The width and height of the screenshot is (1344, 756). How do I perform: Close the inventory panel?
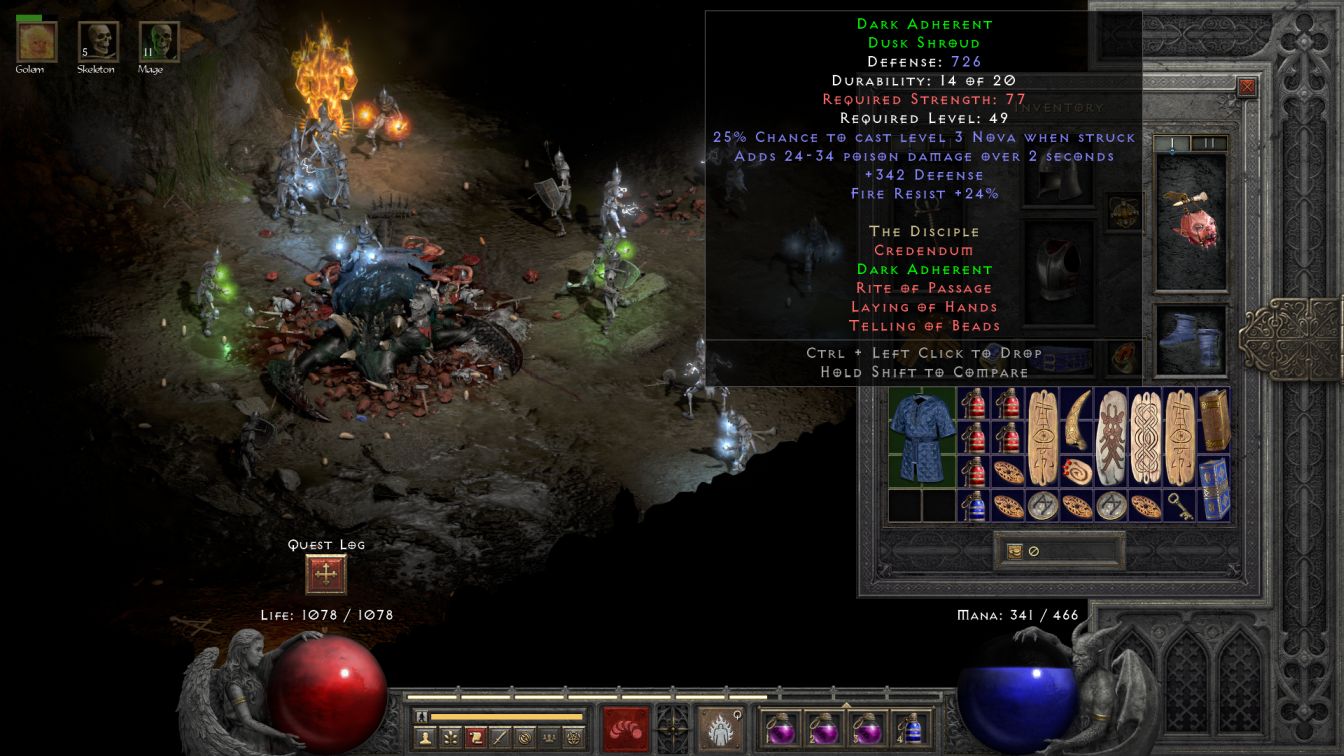[x=1246, y=87]
